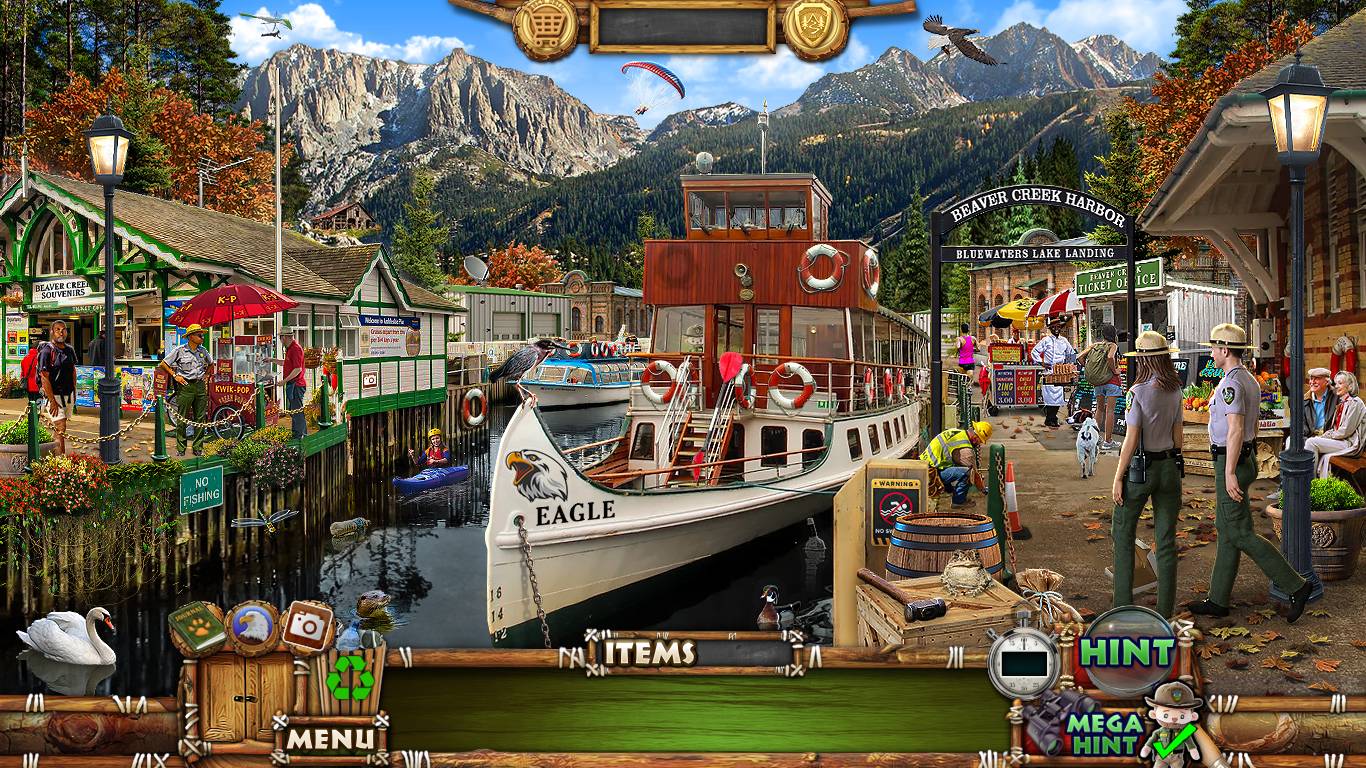
Task: Open the Menu
Action: [x=330, y=739]
